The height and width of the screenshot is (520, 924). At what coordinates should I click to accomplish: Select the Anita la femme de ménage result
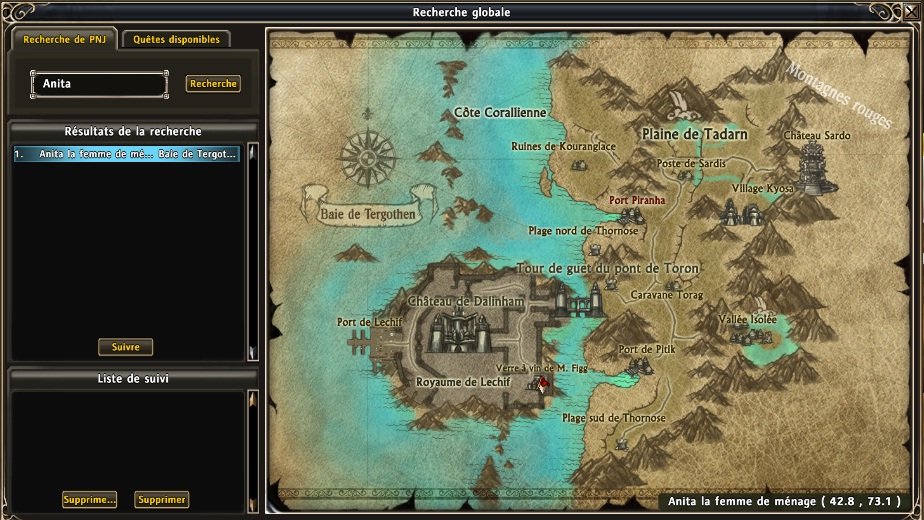click(x=126, y=154)
